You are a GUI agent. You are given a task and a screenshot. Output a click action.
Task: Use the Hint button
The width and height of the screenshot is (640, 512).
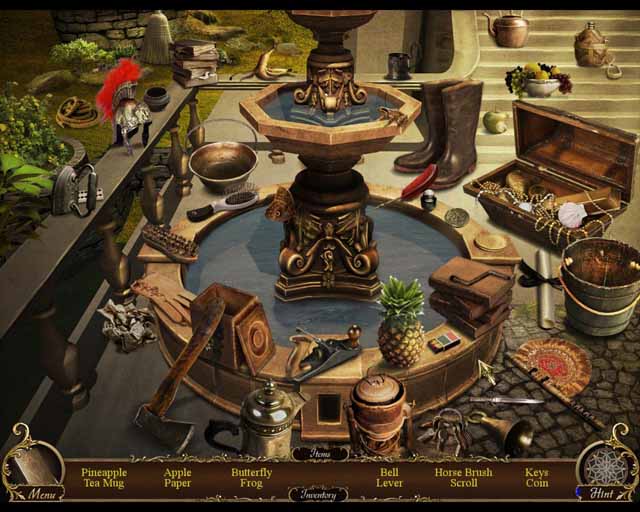coord(603,492)
